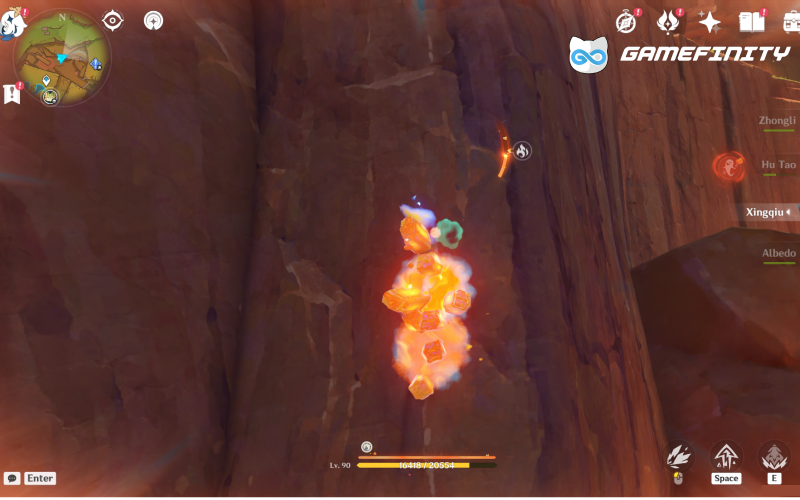Click the circular star icon near minimap
Screen dimensions: 800x500
[x=153, y=20]
